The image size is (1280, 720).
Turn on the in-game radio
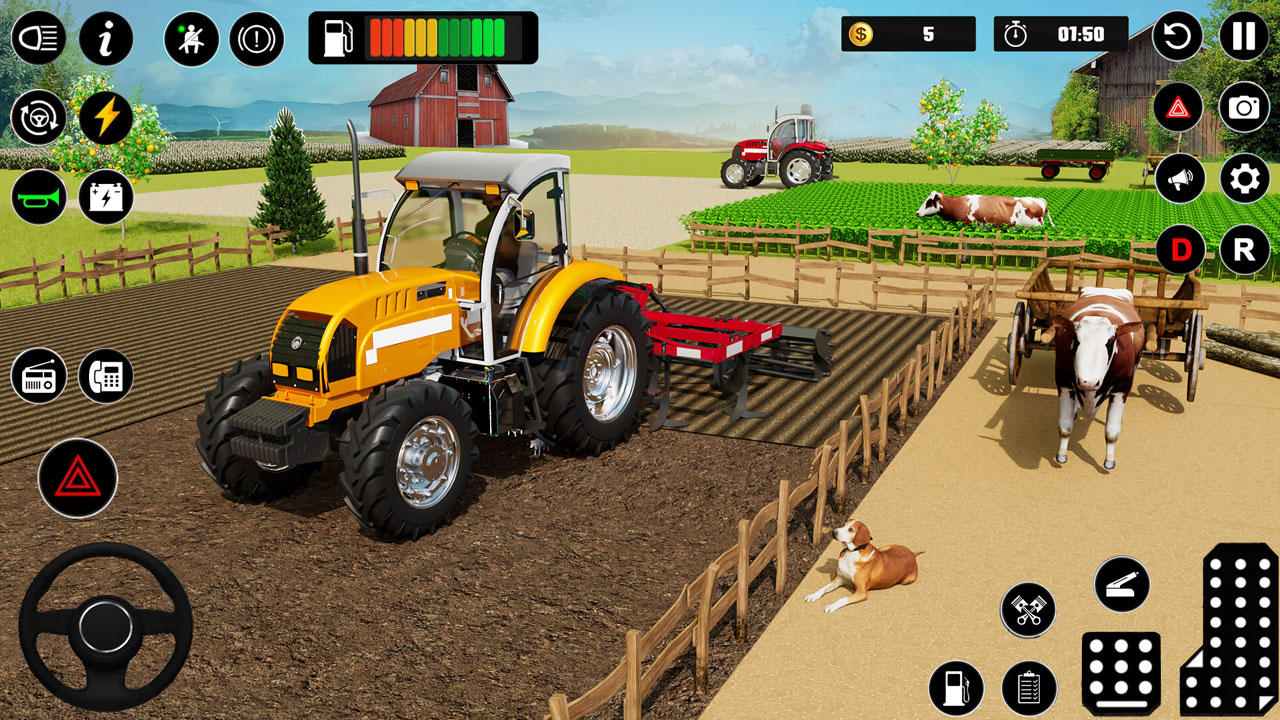point(40,375)
